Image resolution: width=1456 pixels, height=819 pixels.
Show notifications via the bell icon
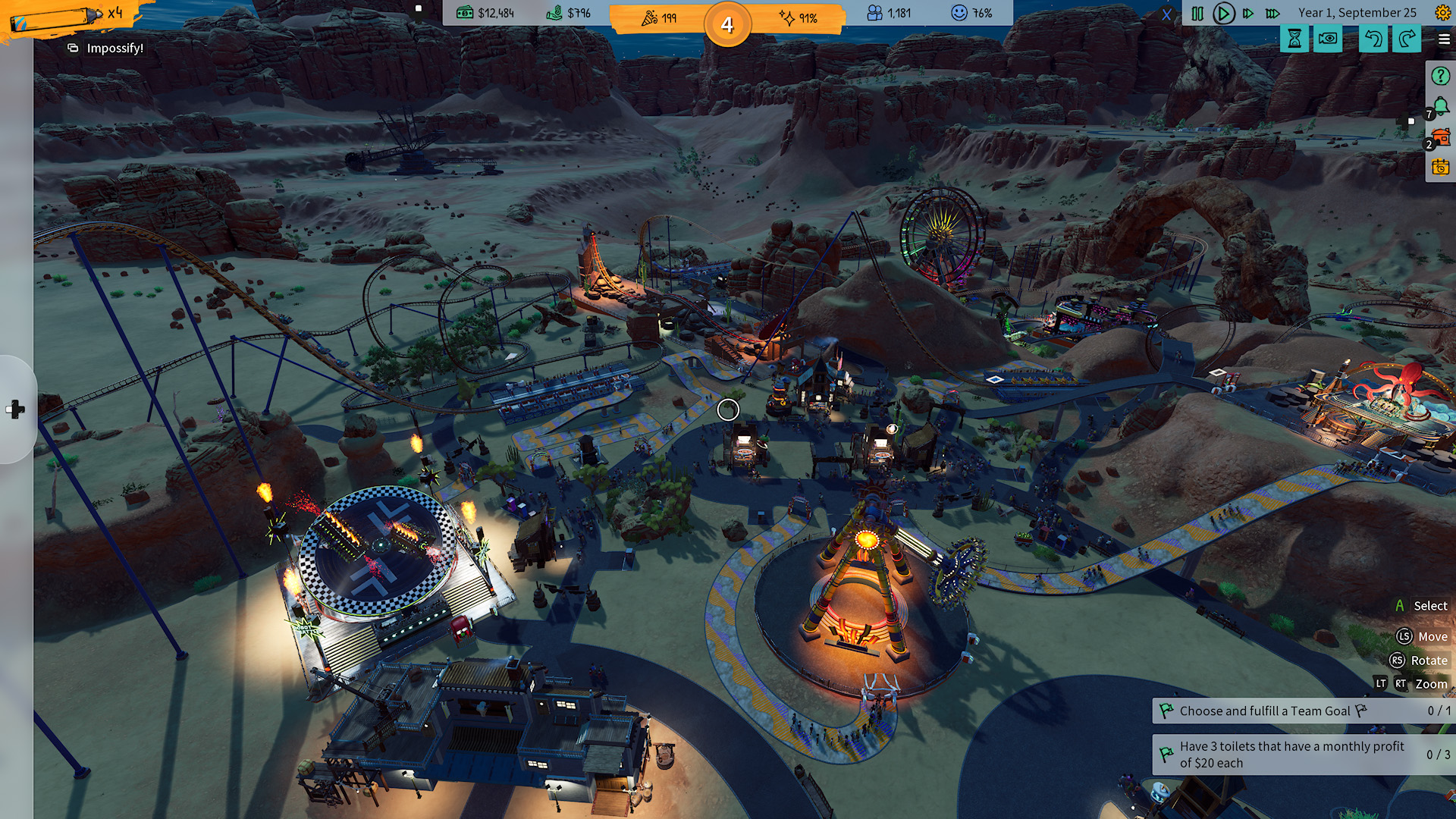pos(1441,107)
